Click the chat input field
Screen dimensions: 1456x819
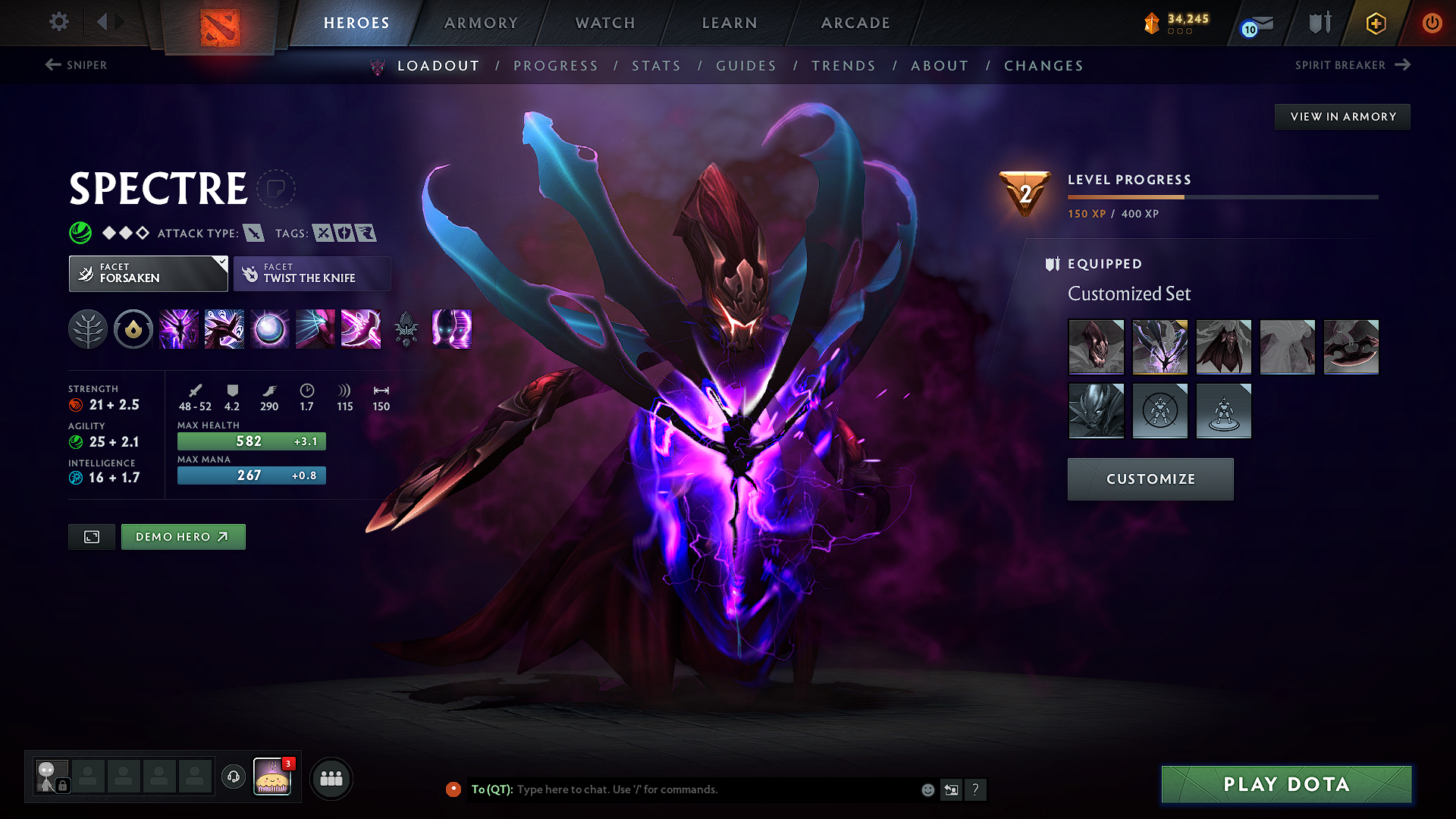(682, 789)
